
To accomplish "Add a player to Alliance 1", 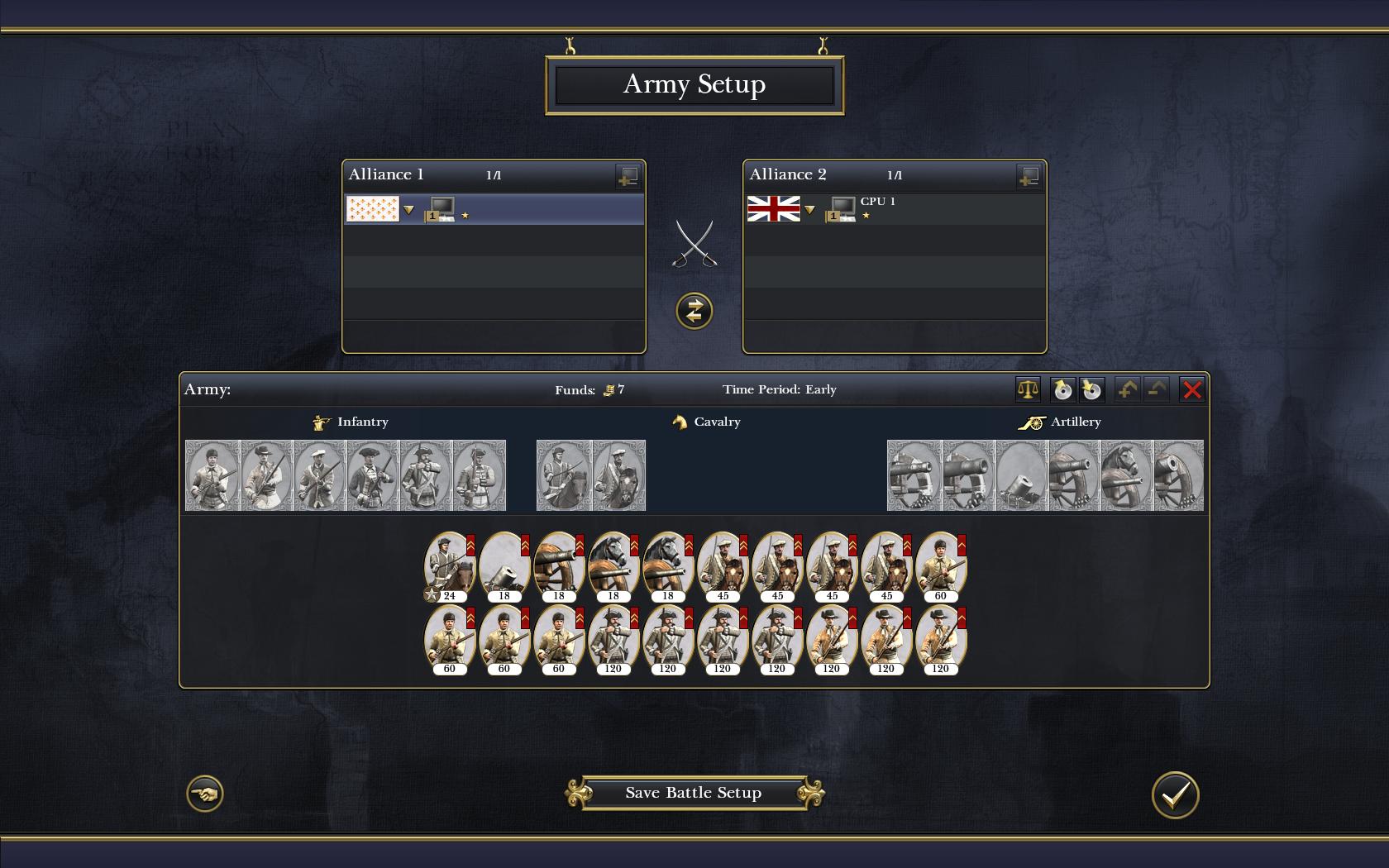I will 628,175.
